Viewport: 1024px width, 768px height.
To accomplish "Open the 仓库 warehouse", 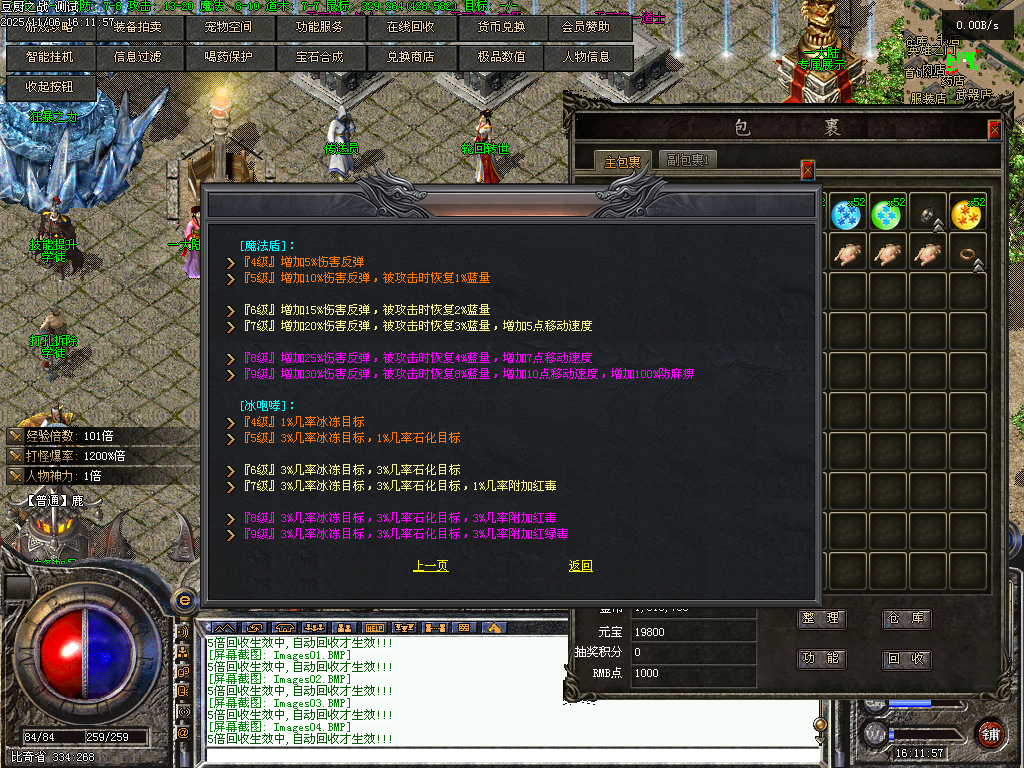I will coord(906,619).
